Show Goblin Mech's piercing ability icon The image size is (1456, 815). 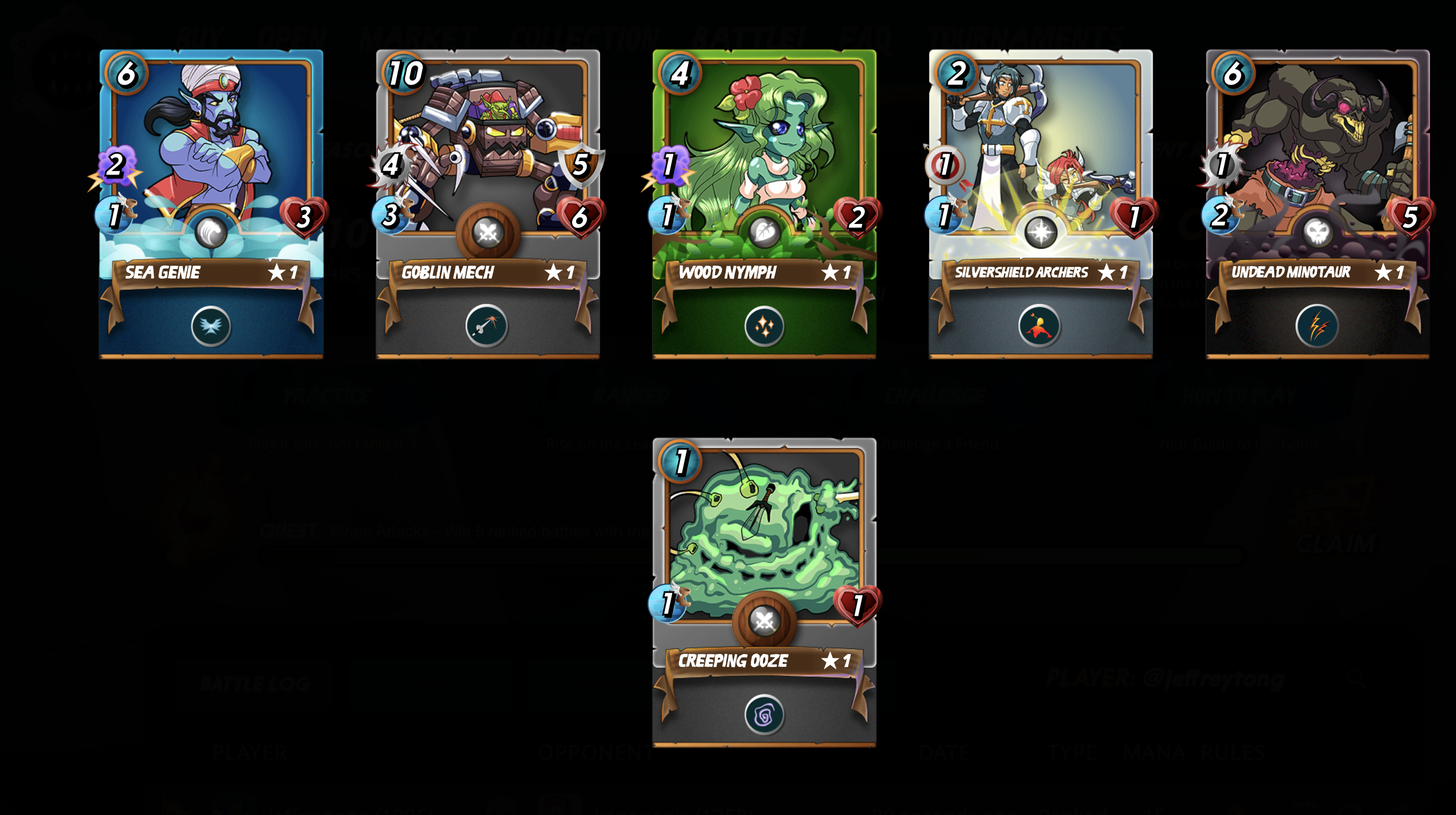pyautogui.click(x=486, y=326)
